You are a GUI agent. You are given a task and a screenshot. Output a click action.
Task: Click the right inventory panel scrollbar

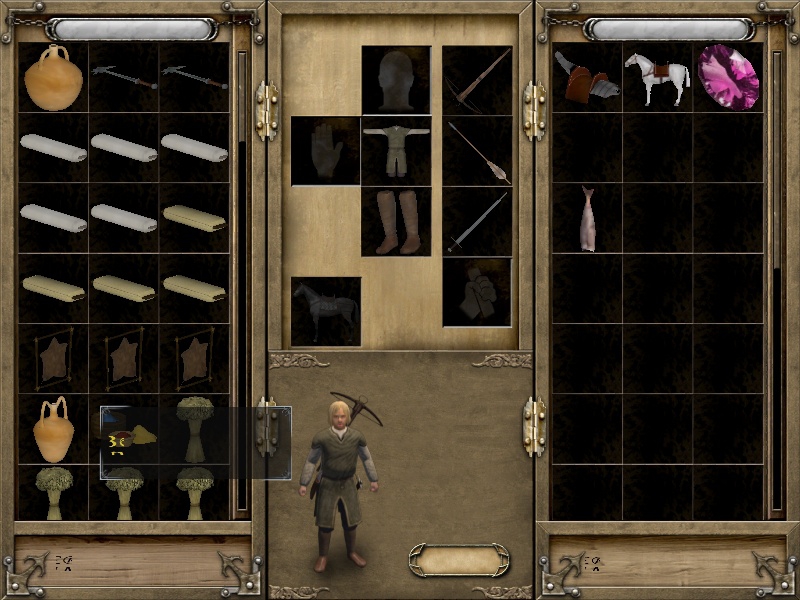coord(777,280)
